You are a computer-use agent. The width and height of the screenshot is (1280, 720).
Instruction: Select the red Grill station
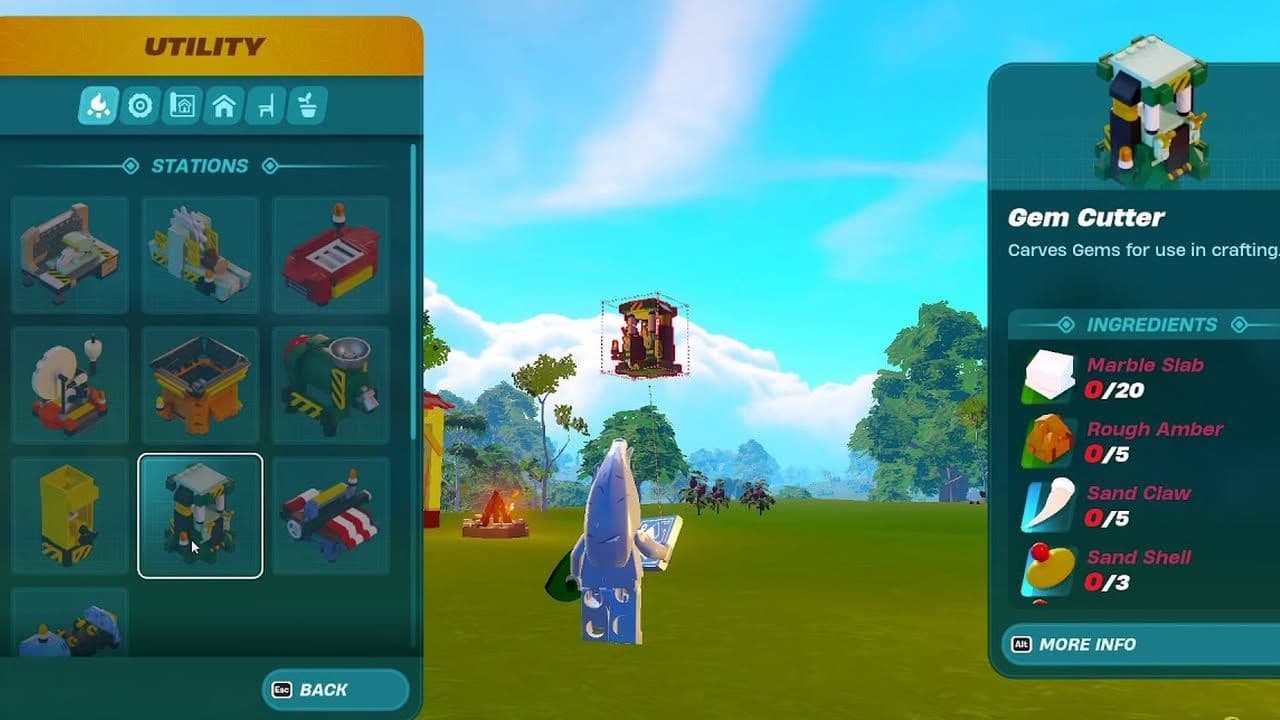pyautogui.click(x=331, y=251)
